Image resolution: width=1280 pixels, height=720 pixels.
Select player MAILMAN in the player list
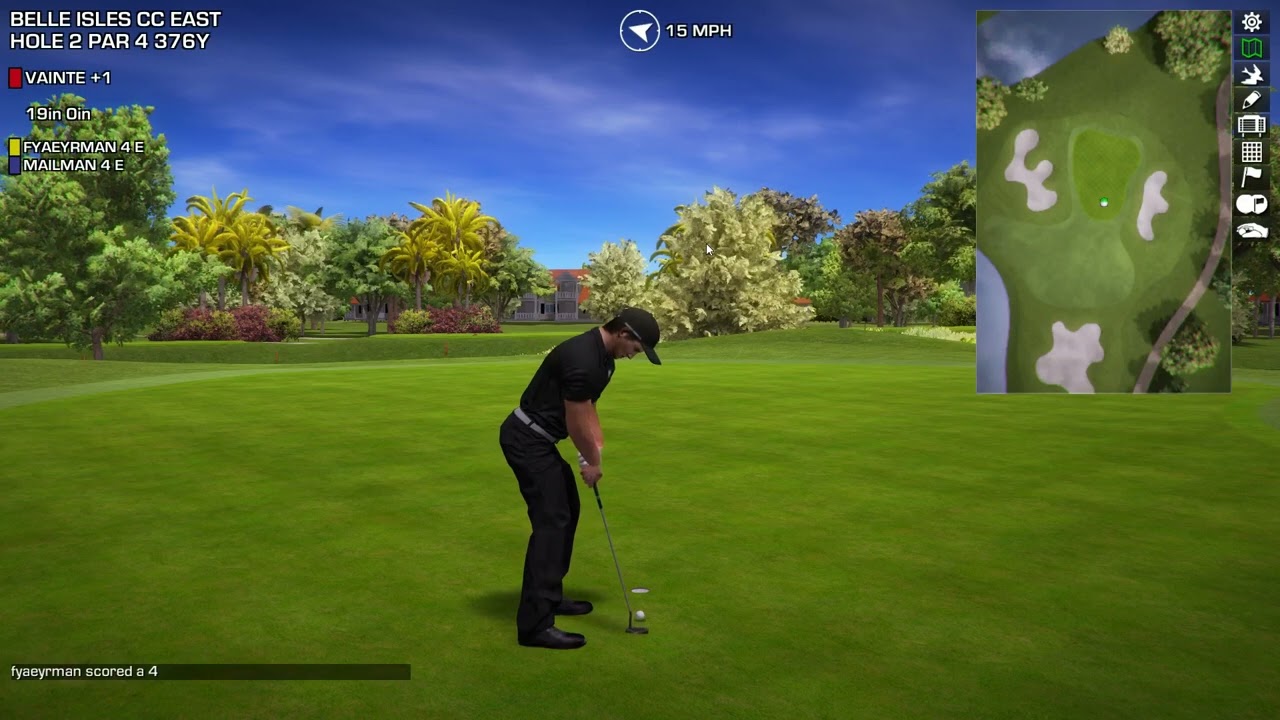73,165
